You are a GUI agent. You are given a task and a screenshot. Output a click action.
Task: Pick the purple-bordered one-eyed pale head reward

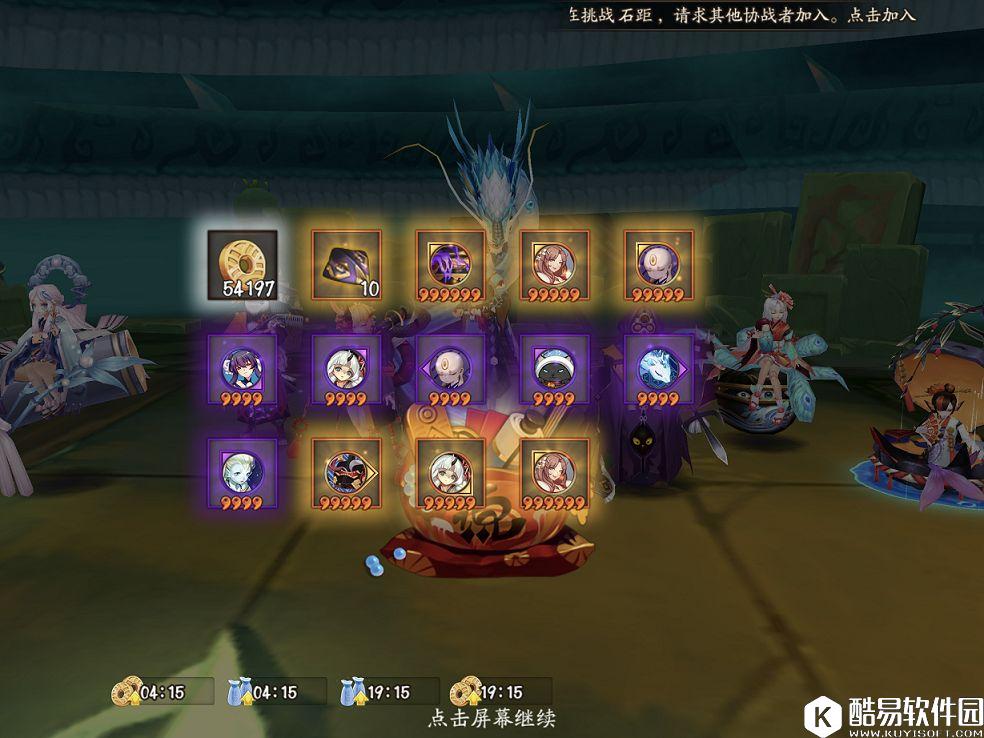click(450, 368)
